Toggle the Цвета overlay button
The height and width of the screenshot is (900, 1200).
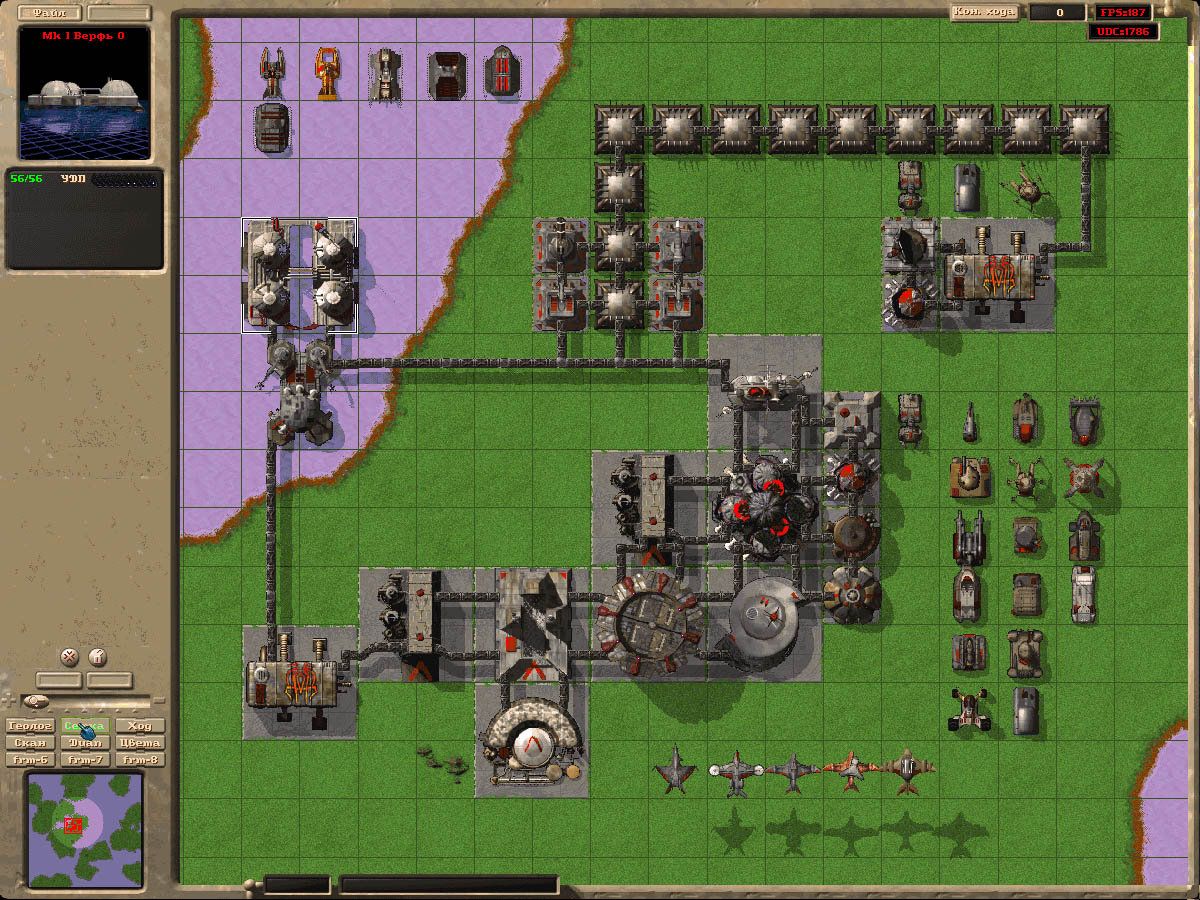140,743
